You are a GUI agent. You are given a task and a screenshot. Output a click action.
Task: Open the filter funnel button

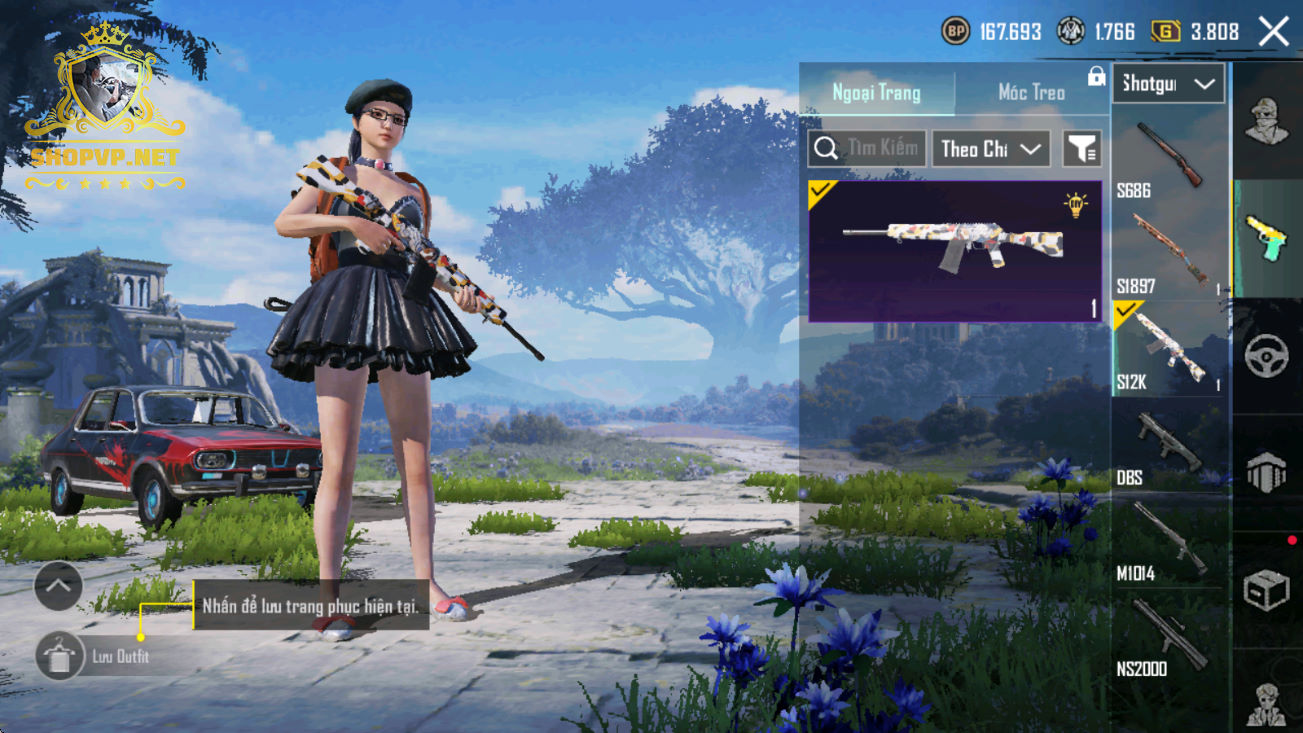click(1081, 149)
